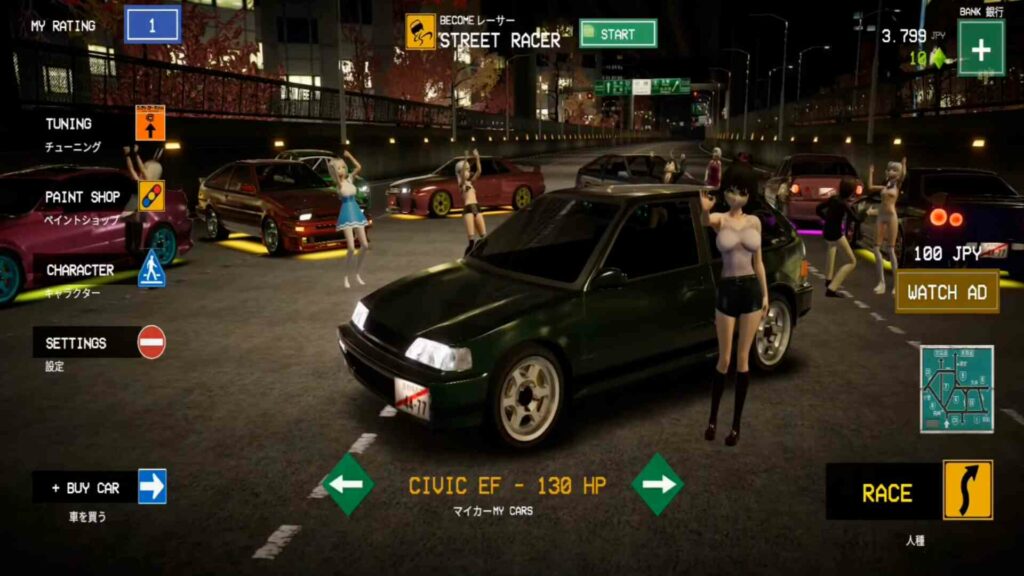Open the Settings menu
The width and height of the screenshot is (1024, 576).
click(151, 342)
